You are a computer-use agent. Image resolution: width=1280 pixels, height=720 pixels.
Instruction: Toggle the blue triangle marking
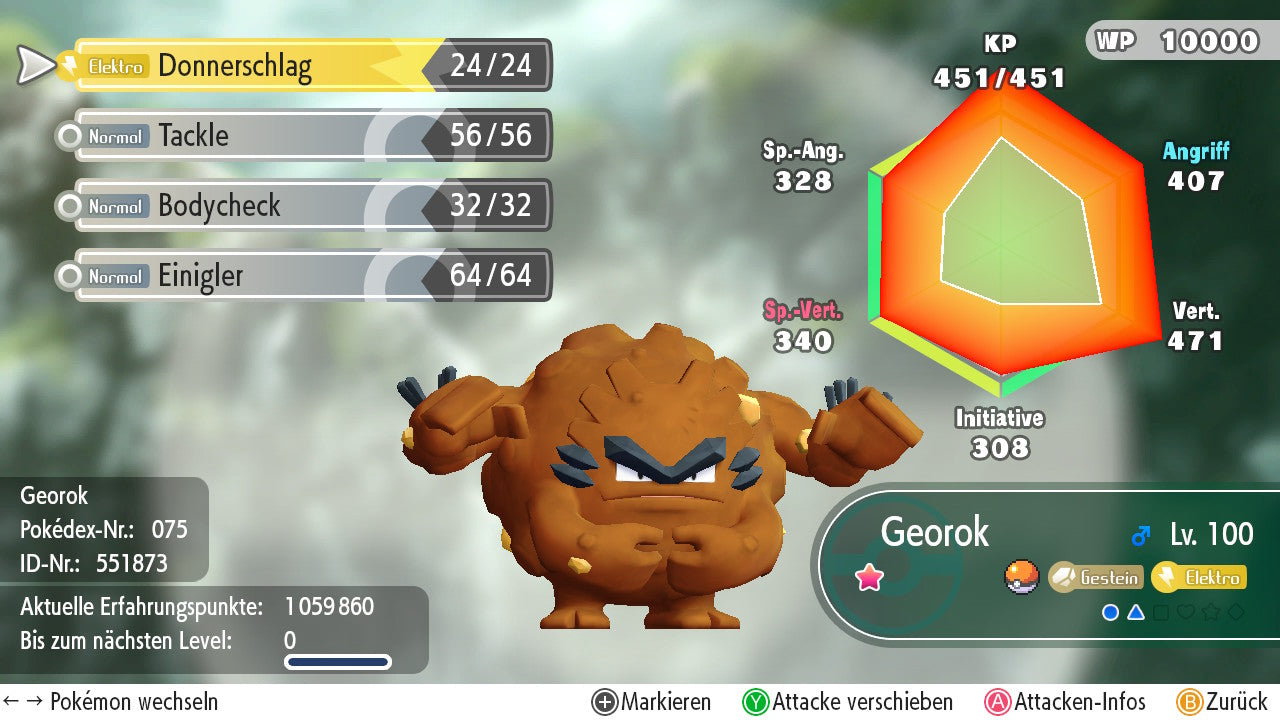(x=1136, y=612)
